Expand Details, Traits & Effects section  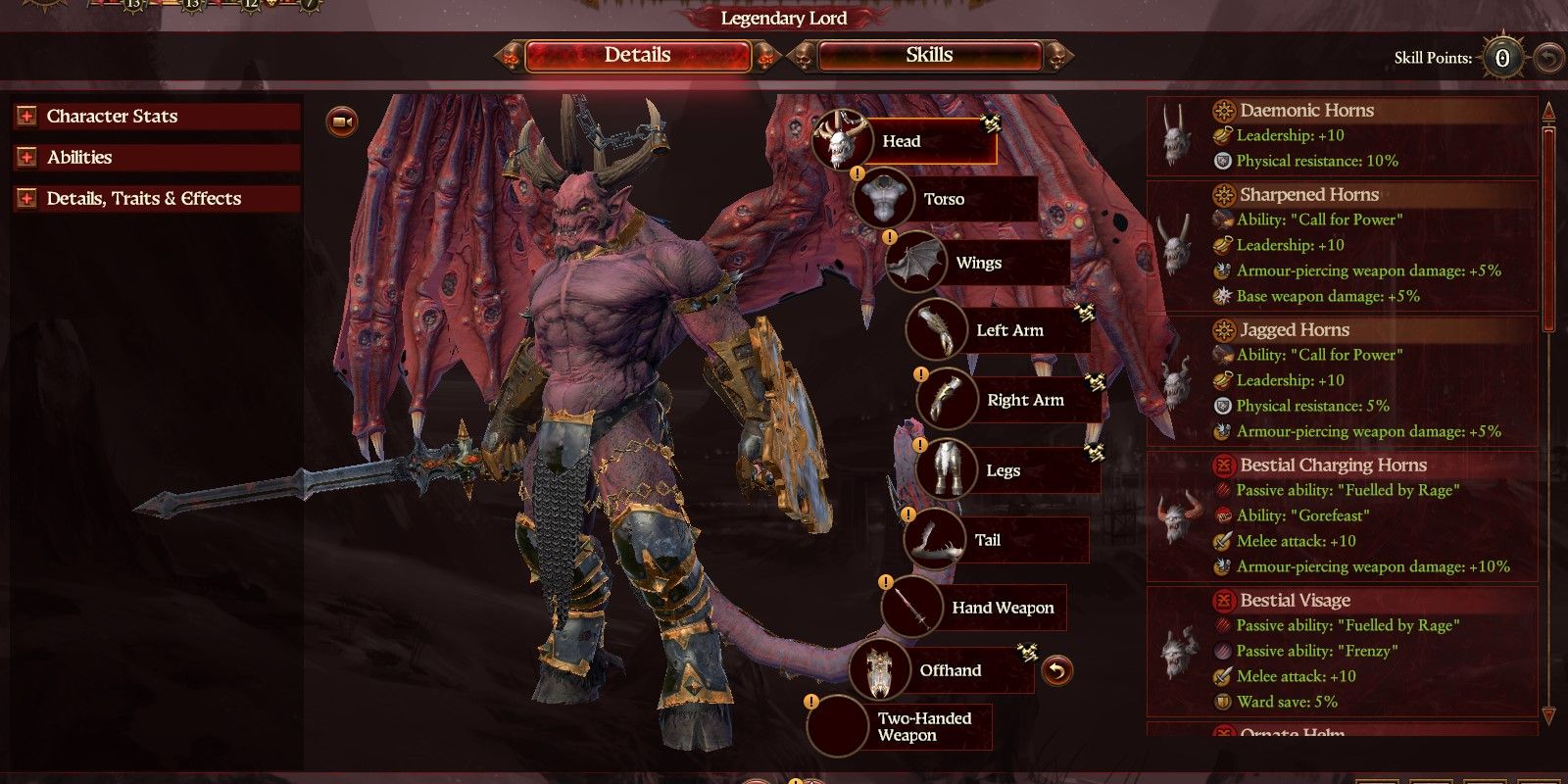point(26,198)
